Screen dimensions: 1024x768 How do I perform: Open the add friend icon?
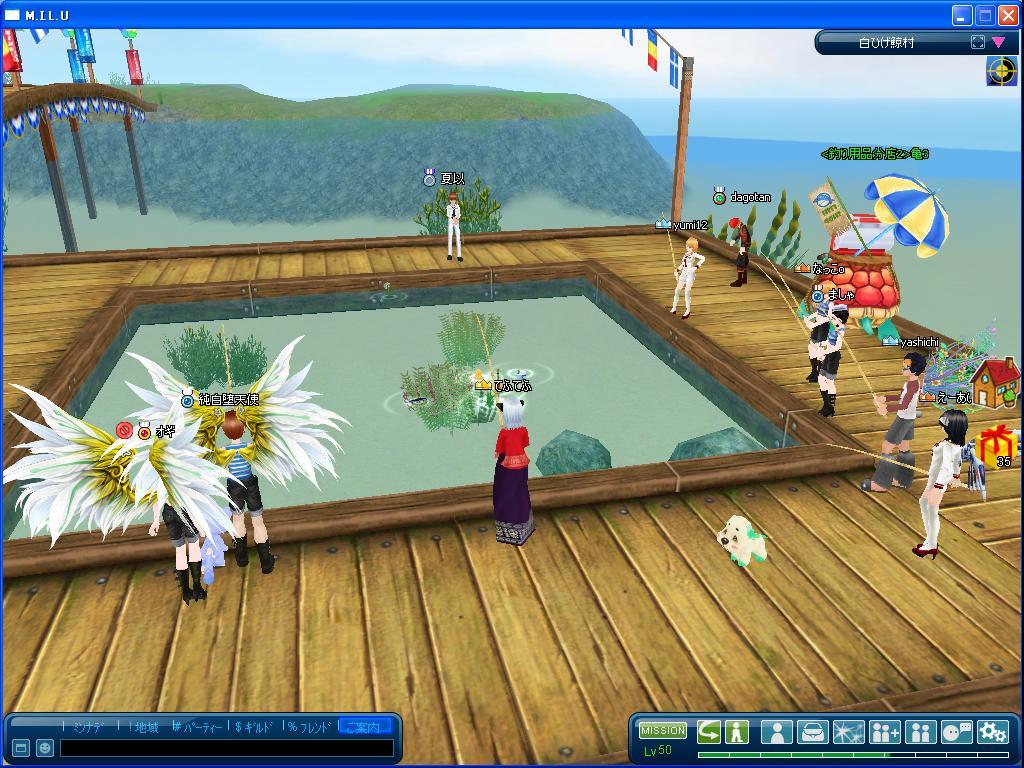pyautogui.click(x=884, y=732)
